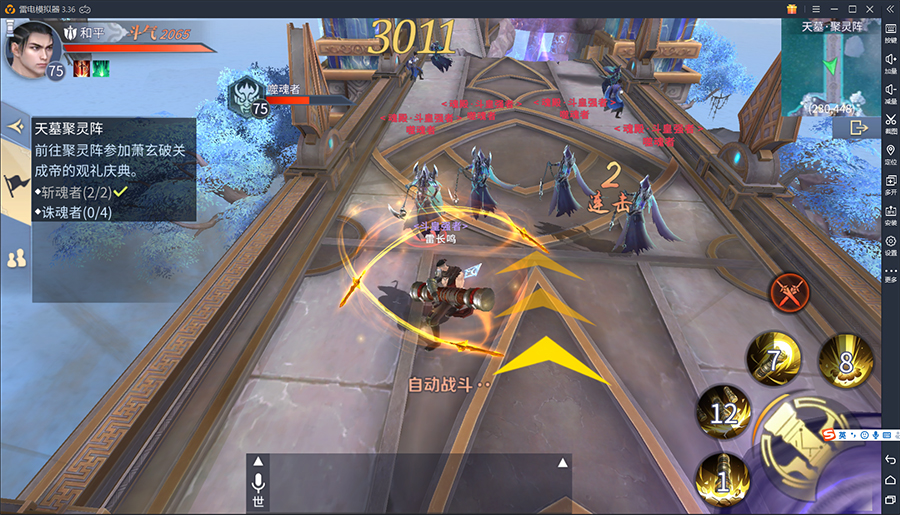Activate the skill showing cooldown 12
Image resolution: width=900 pixels, height=515 pixels.
[724, 410]
